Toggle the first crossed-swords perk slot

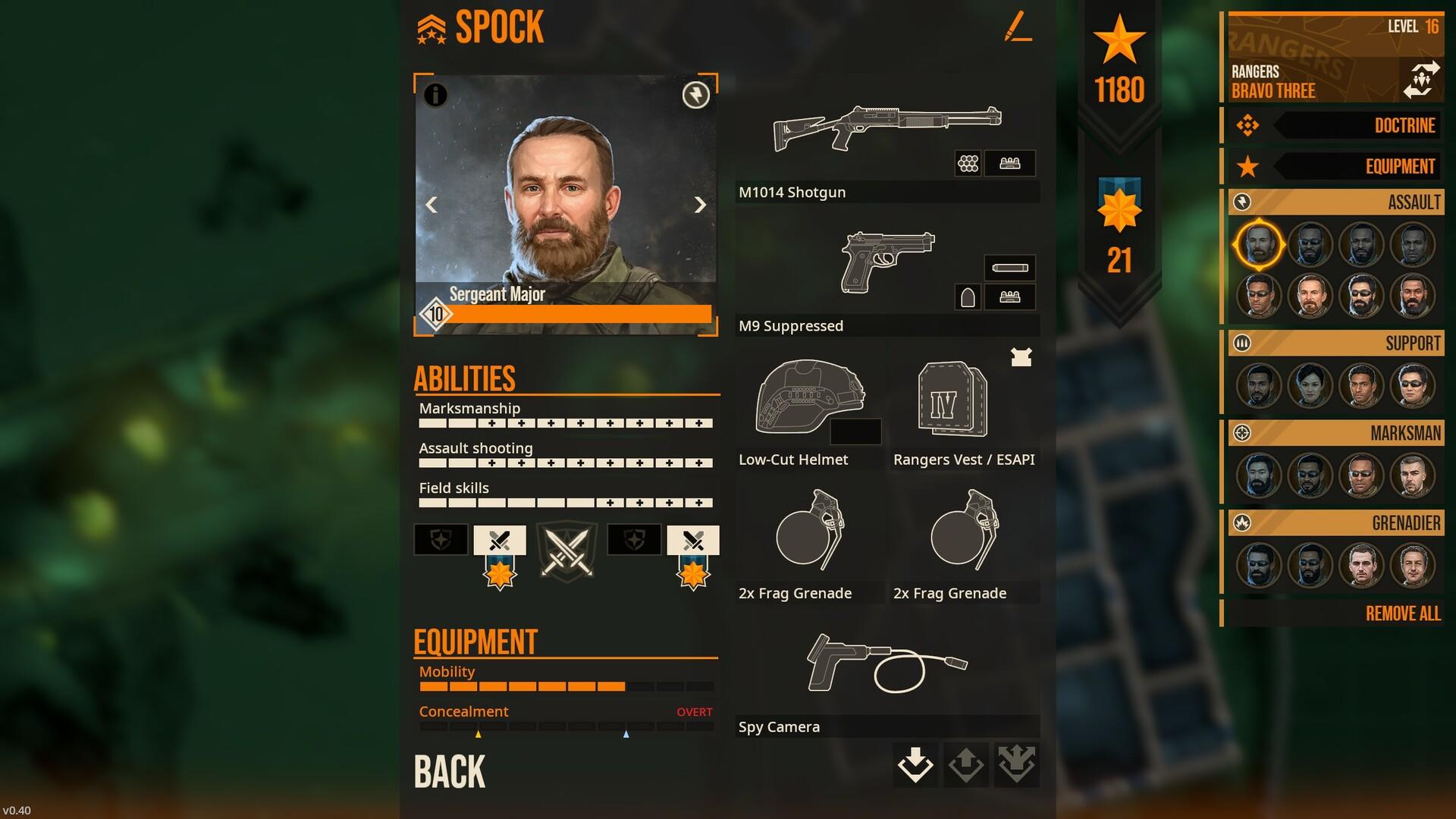pyautogui.click(x=499, y=540)
